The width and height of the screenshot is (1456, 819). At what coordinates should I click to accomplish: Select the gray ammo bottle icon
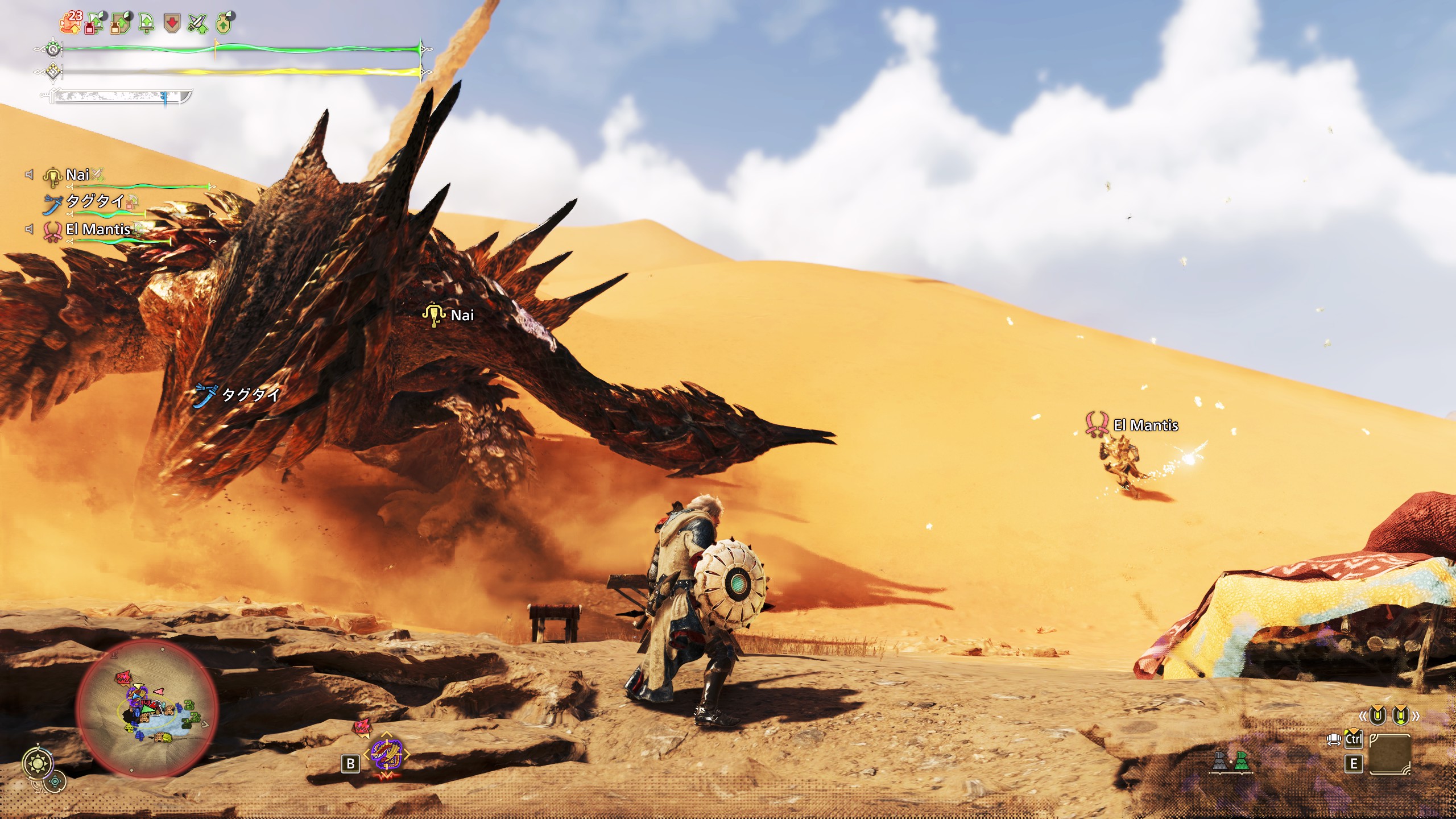pos(1219,760)
